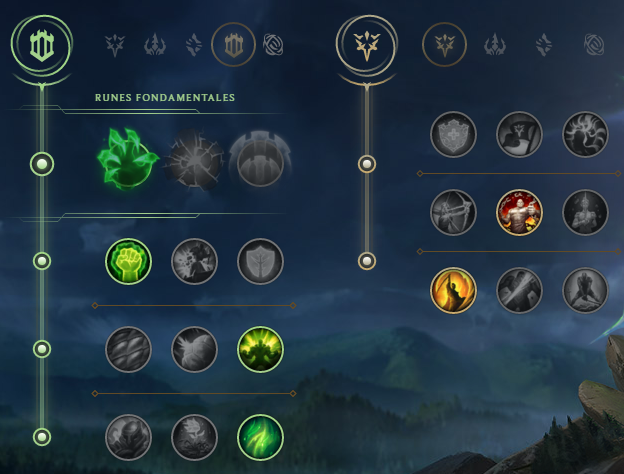Switch primary path to Domination
This screenshot has width=624, height=474.
pyautogui.click(x=155, y=44)
